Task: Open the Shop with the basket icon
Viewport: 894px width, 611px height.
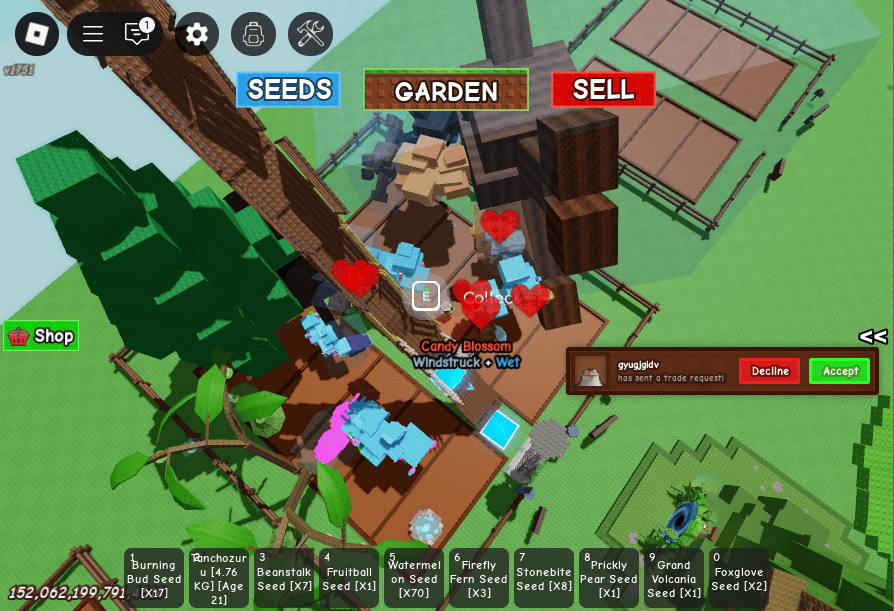Action: click(41, 336)
